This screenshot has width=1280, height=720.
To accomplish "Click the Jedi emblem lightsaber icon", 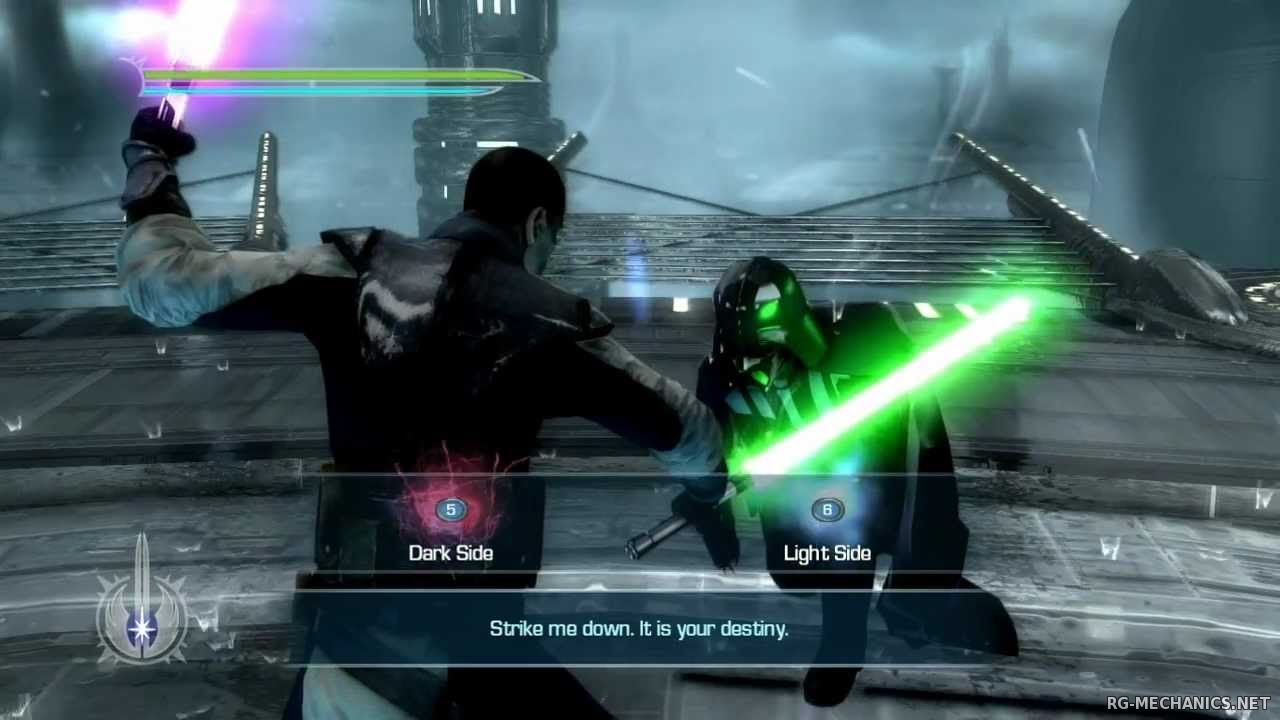I will (x=141, y=606).
